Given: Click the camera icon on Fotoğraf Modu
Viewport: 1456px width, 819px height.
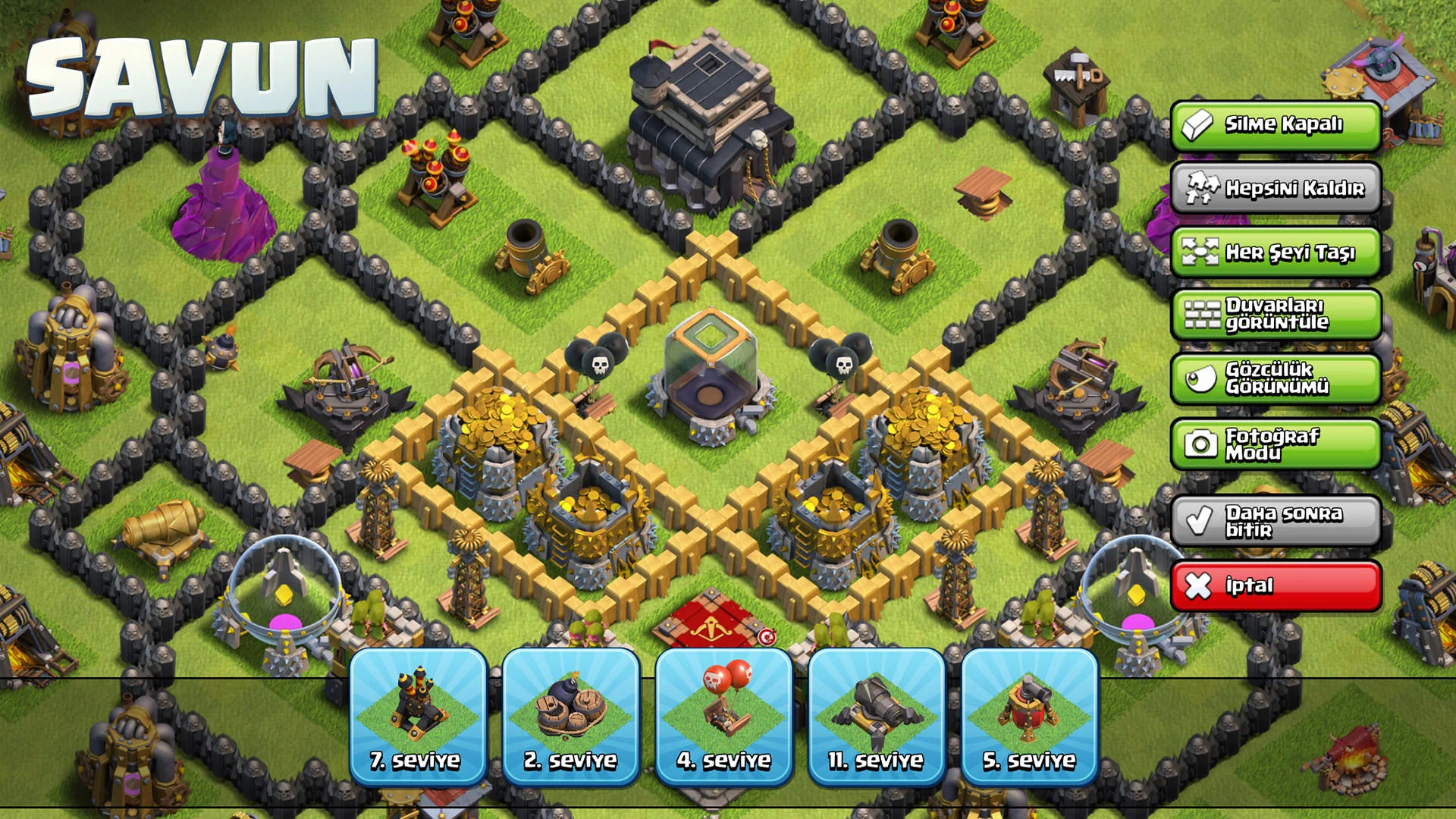Looking at the screenshot, I should tap(1200, 443).
